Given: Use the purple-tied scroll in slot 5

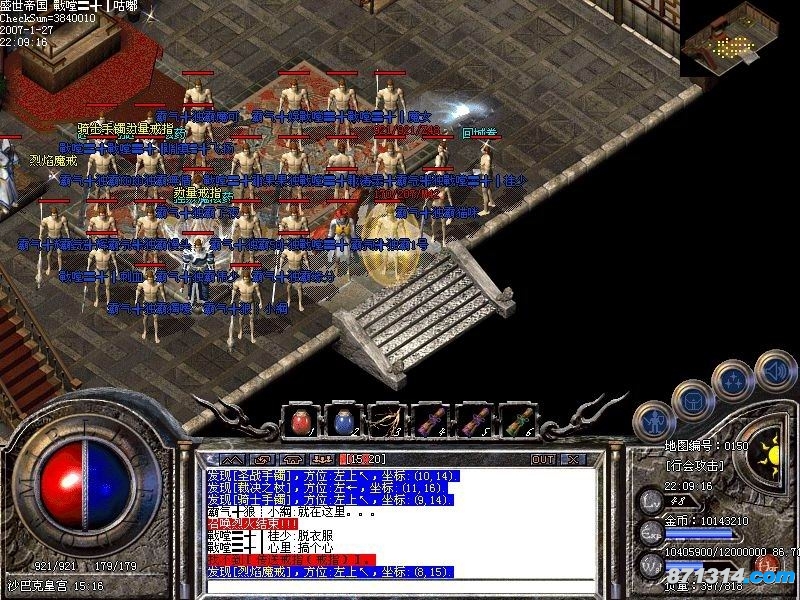Looking at the screenshot, I should pyautogui.click(x=474, y=421).
